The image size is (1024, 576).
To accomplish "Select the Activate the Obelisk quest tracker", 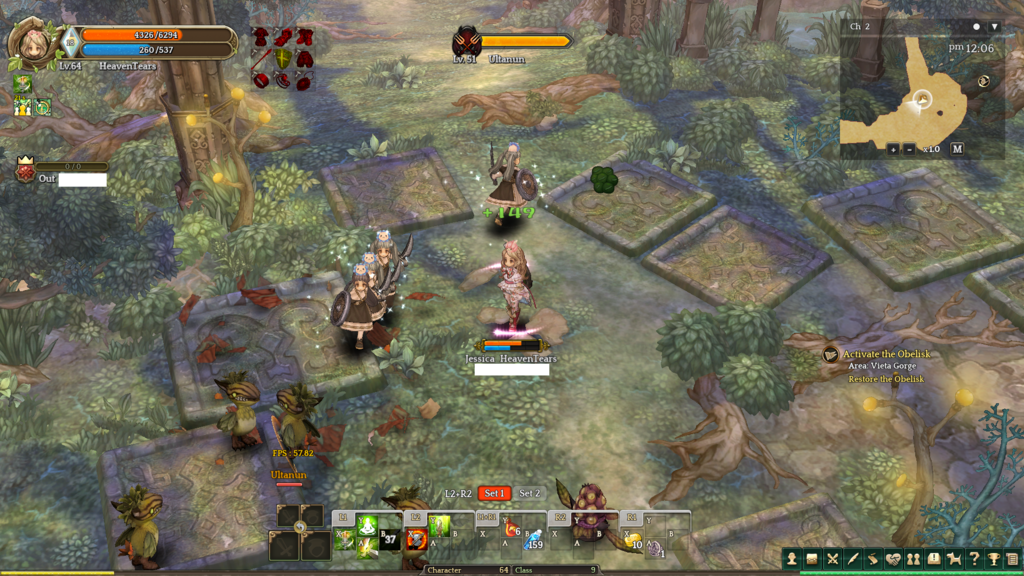I will 885,354.
